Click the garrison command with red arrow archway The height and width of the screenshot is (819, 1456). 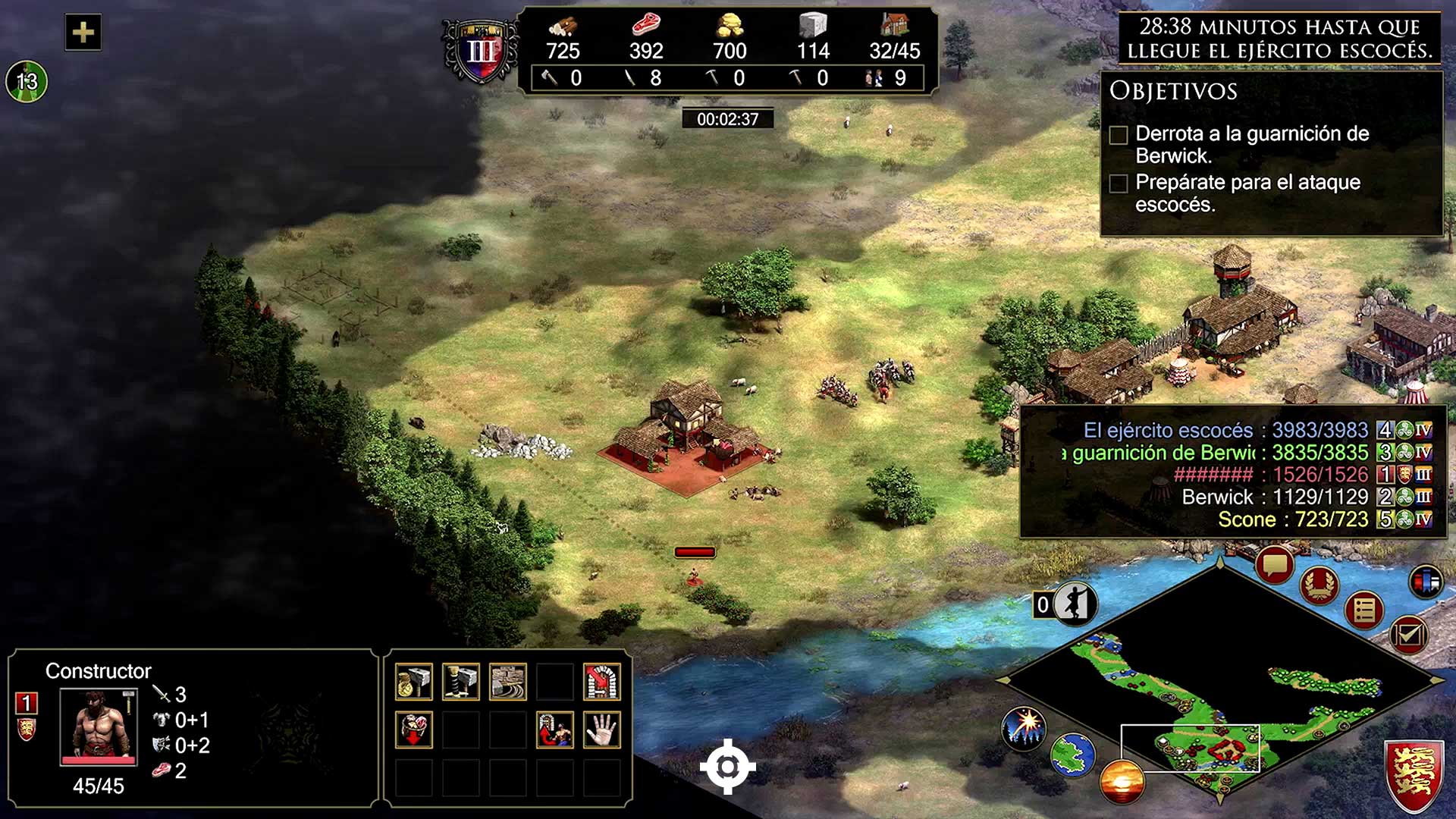[602, 681]
